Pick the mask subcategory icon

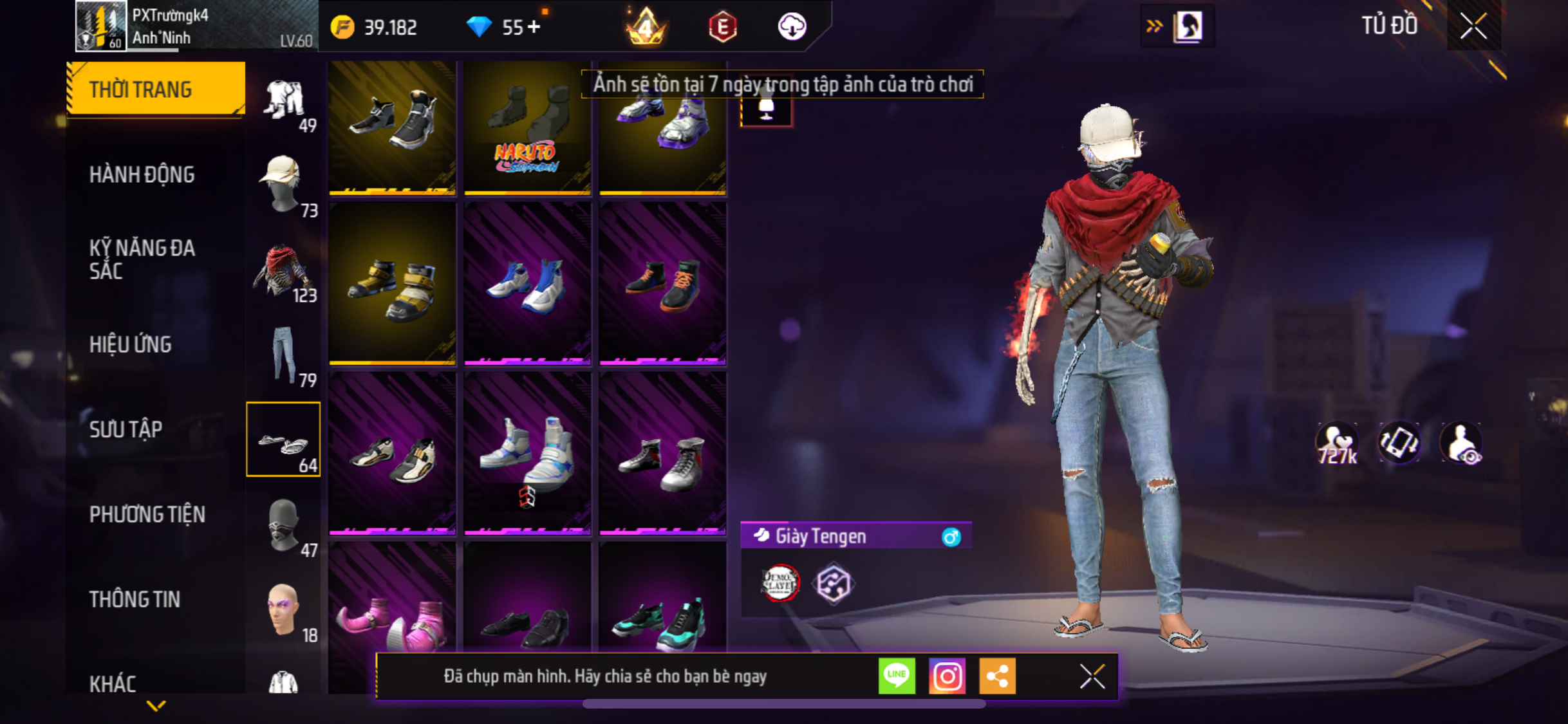click(283, 526)
